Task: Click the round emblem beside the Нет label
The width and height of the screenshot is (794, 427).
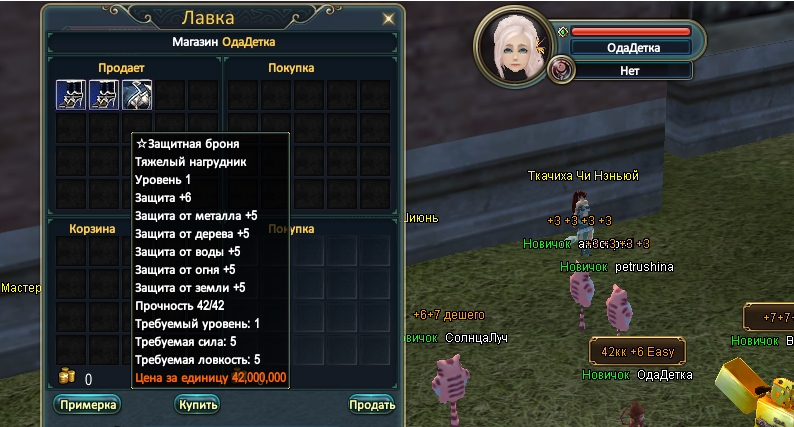Action: (x=560, y=70)
